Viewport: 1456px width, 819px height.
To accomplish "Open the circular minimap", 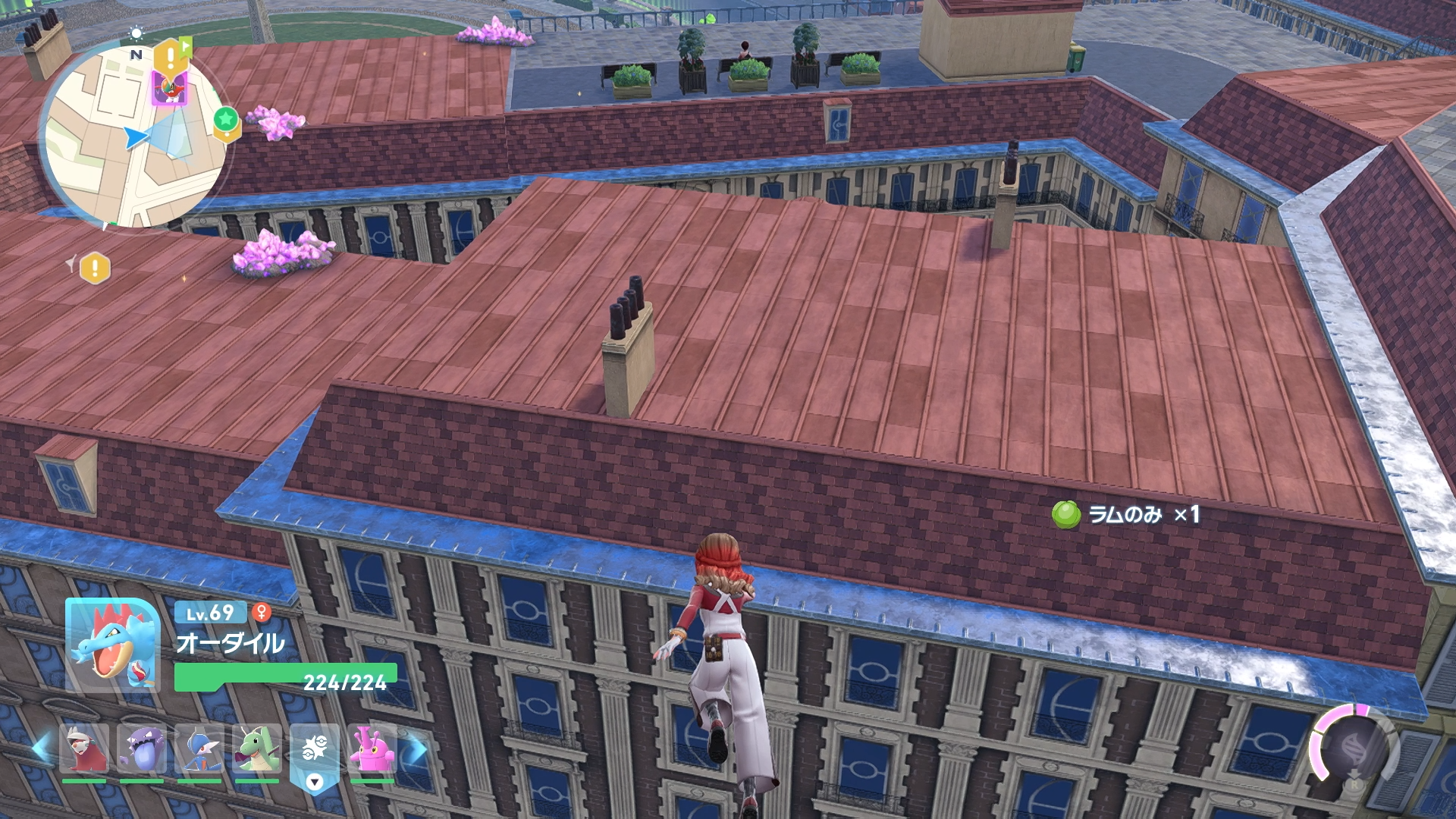I will coord(134,136).
